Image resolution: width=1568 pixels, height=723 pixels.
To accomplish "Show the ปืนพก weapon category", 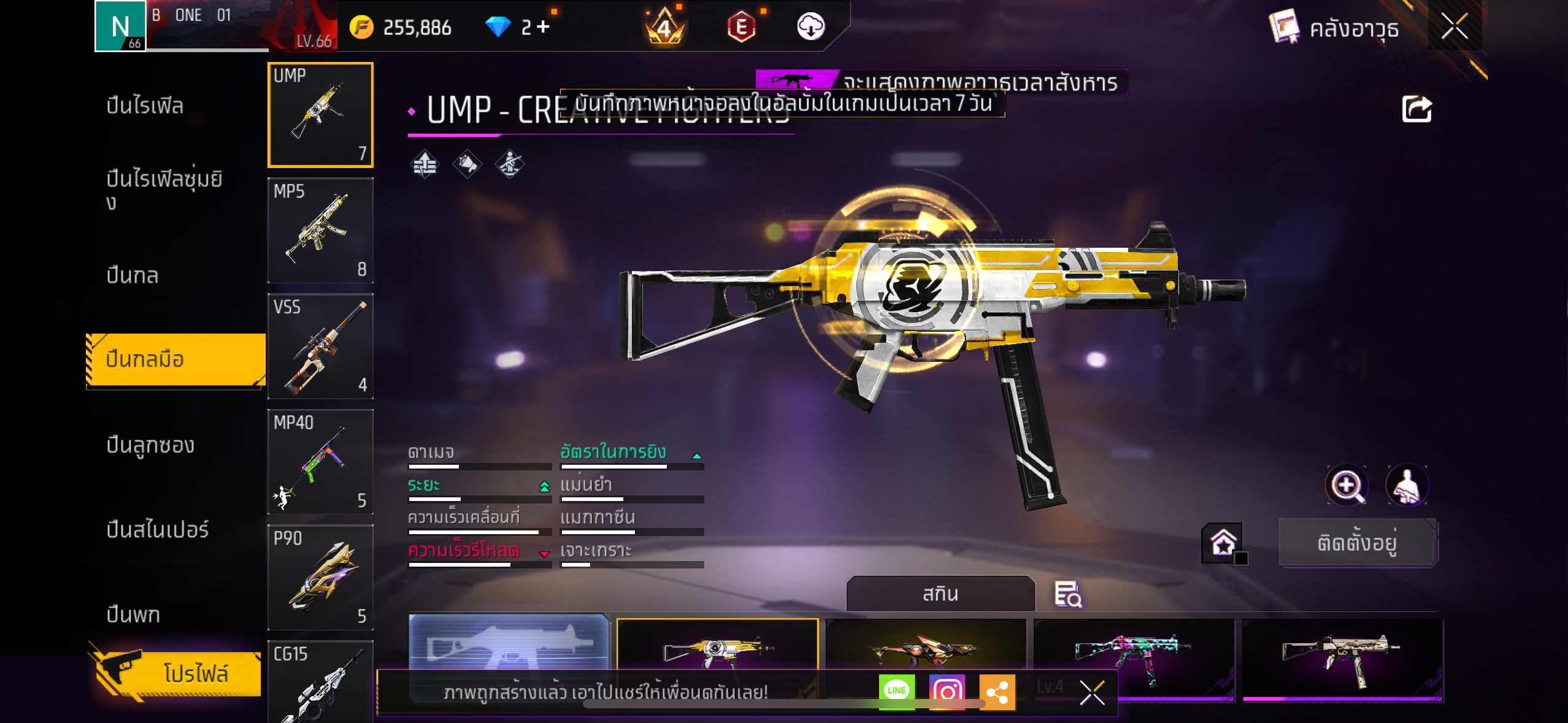I will (133, 614).
